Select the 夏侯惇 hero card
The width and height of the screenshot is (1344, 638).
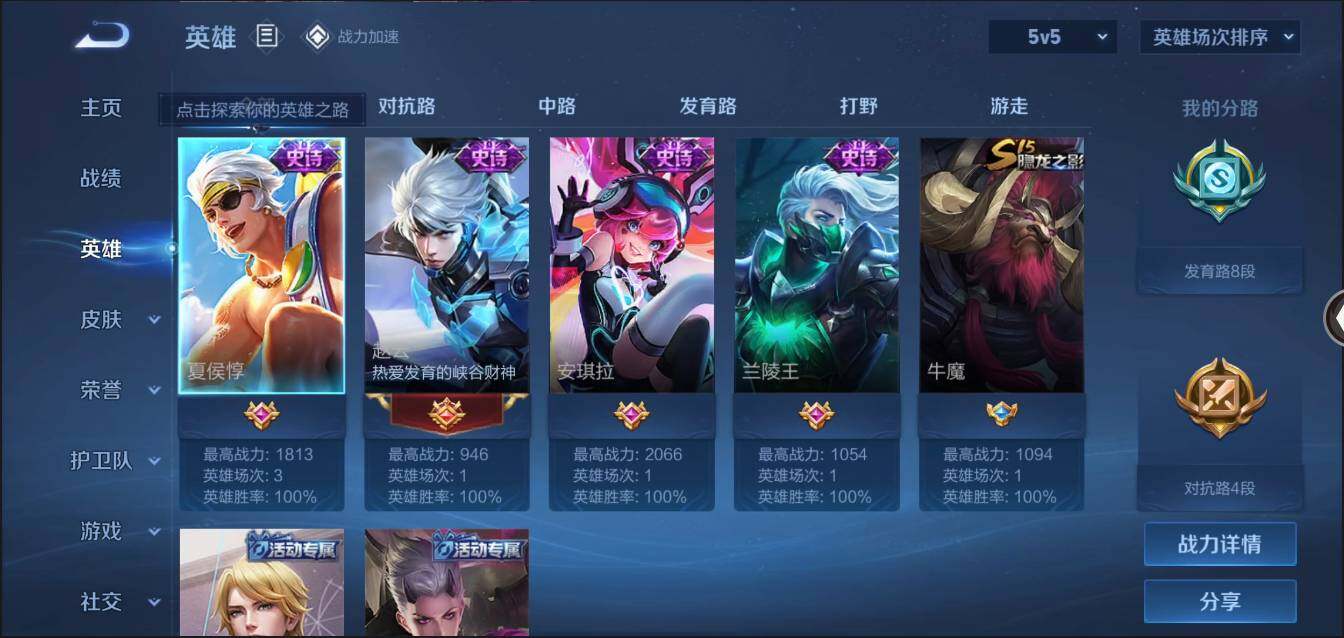coord(262,265)
